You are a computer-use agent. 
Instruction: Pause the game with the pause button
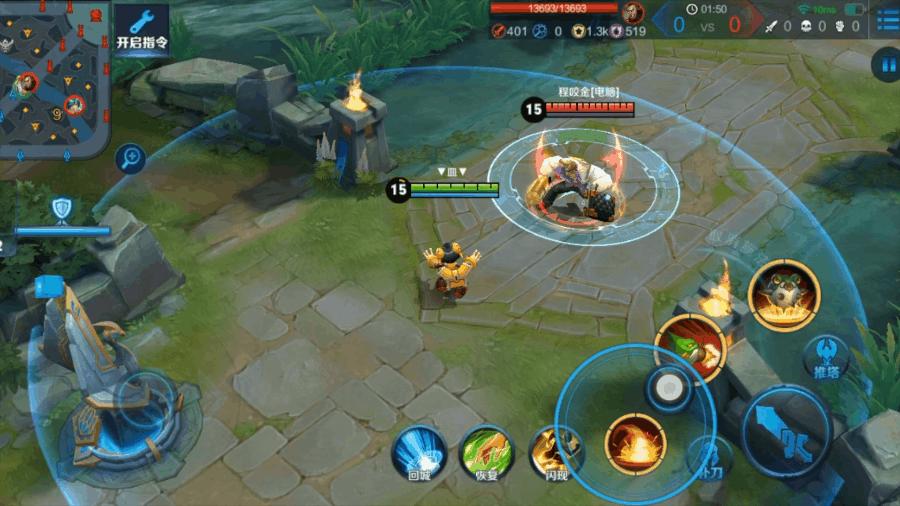[x=885, y=66]
